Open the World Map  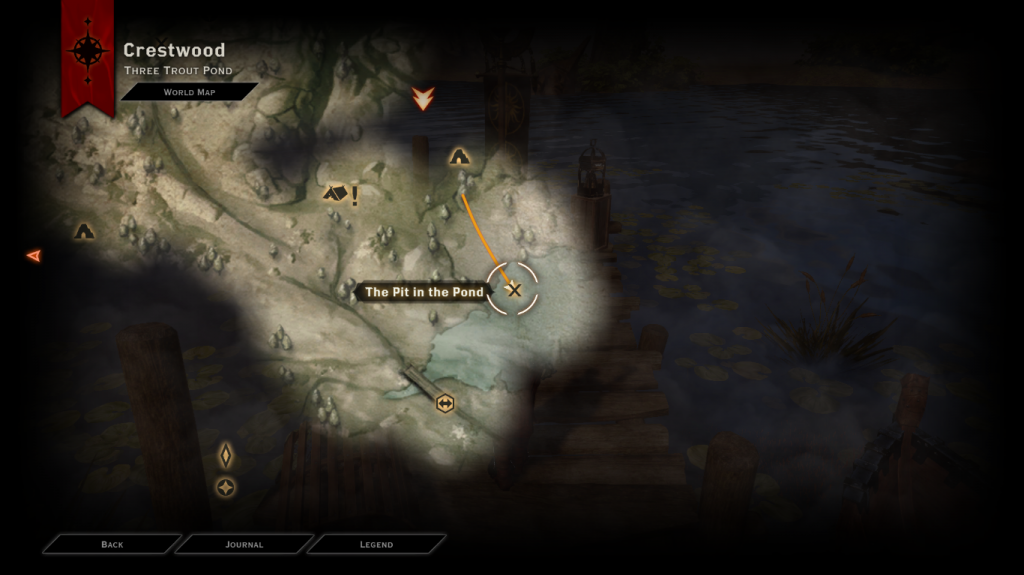click(x=189, y=92)
